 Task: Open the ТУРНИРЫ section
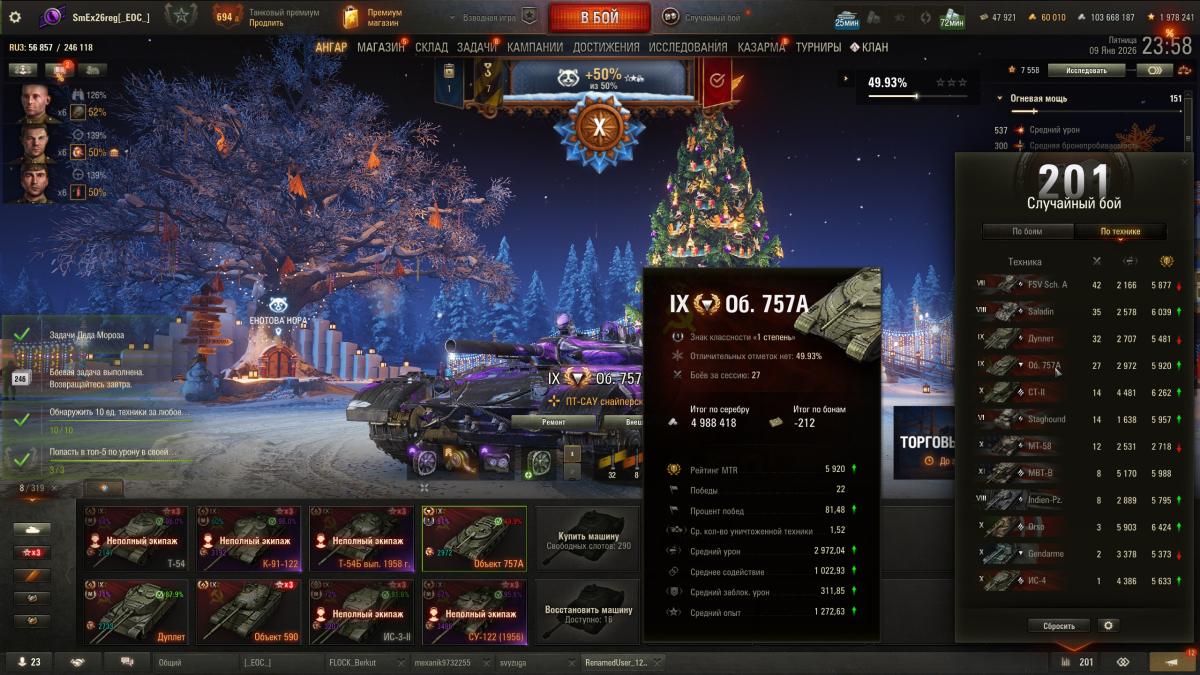pyautogui.click(x=818, y=47)
